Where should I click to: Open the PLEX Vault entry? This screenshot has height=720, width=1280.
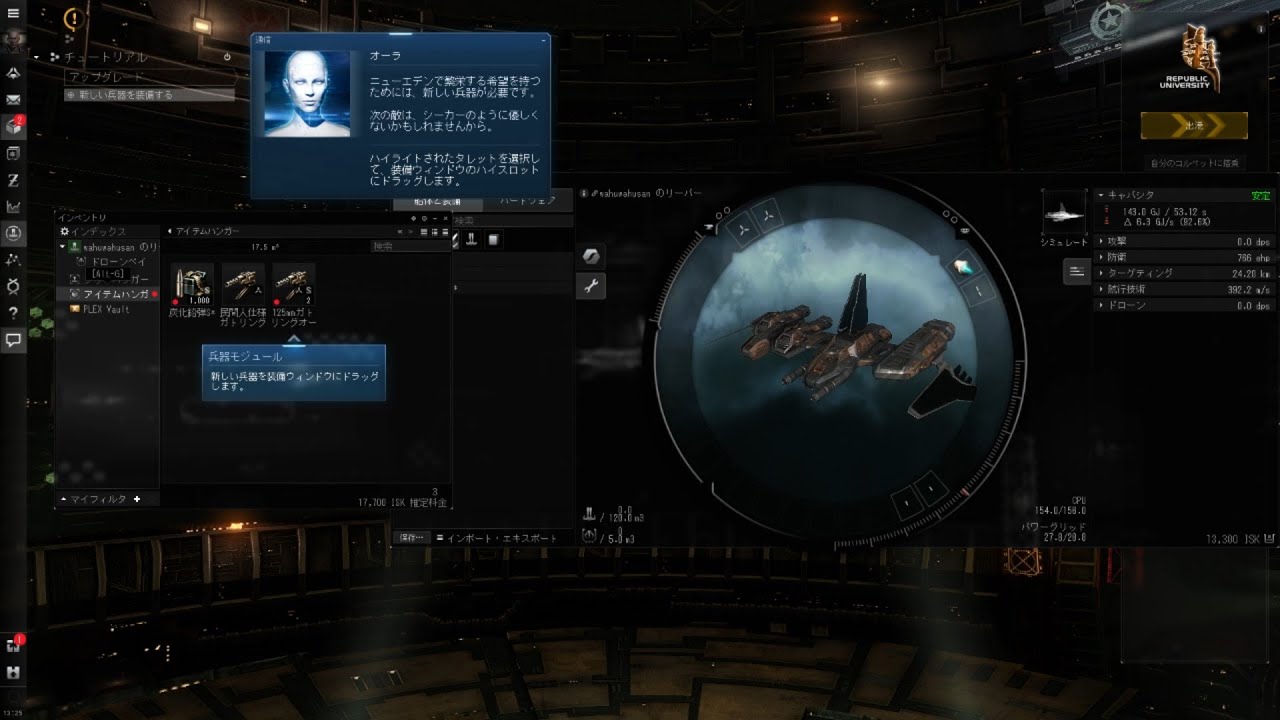106,309
